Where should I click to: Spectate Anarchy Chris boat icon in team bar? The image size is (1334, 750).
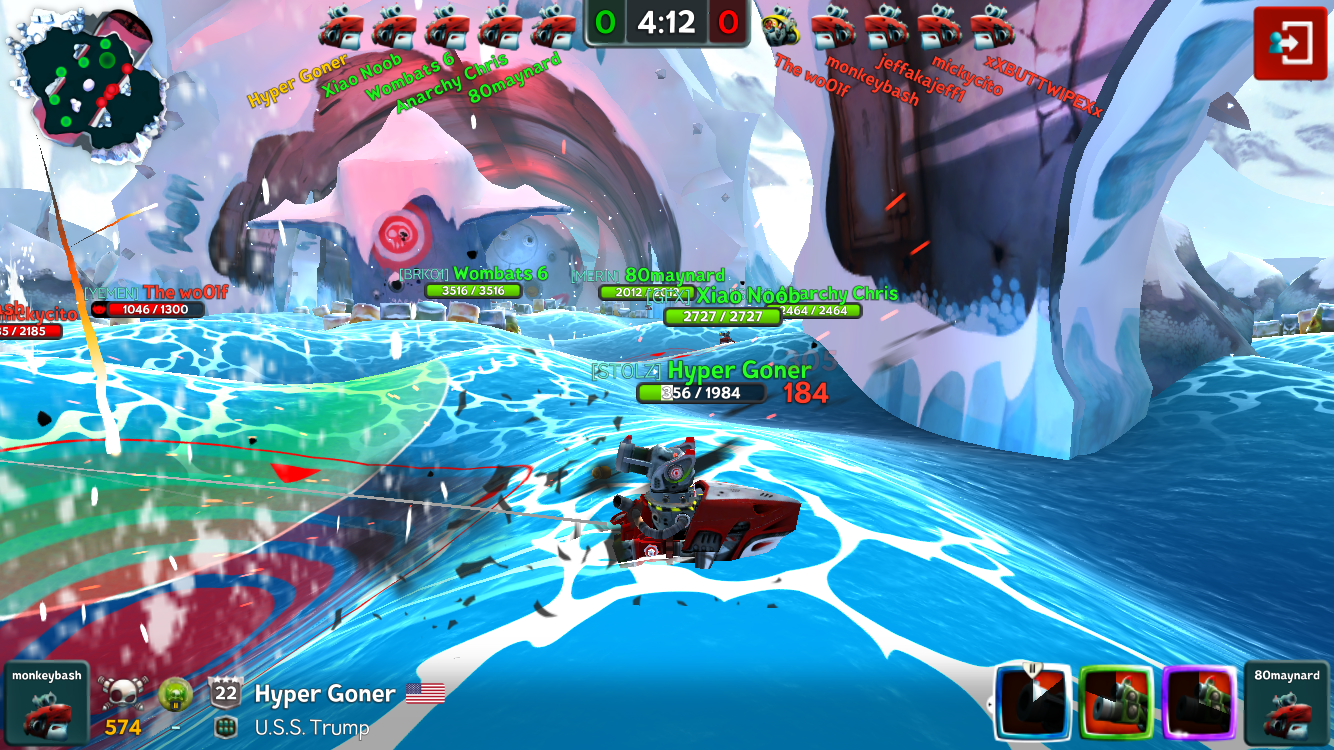click(499, 27)
